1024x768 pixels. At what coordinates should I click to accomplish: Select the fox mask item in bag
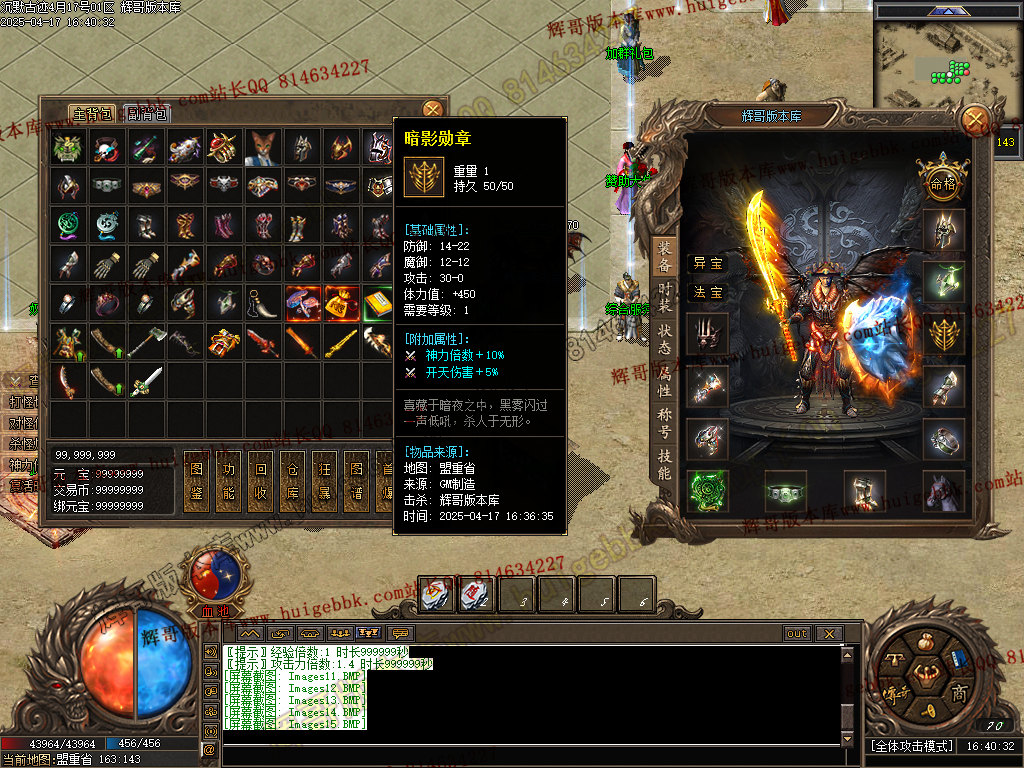click(262, 148)
